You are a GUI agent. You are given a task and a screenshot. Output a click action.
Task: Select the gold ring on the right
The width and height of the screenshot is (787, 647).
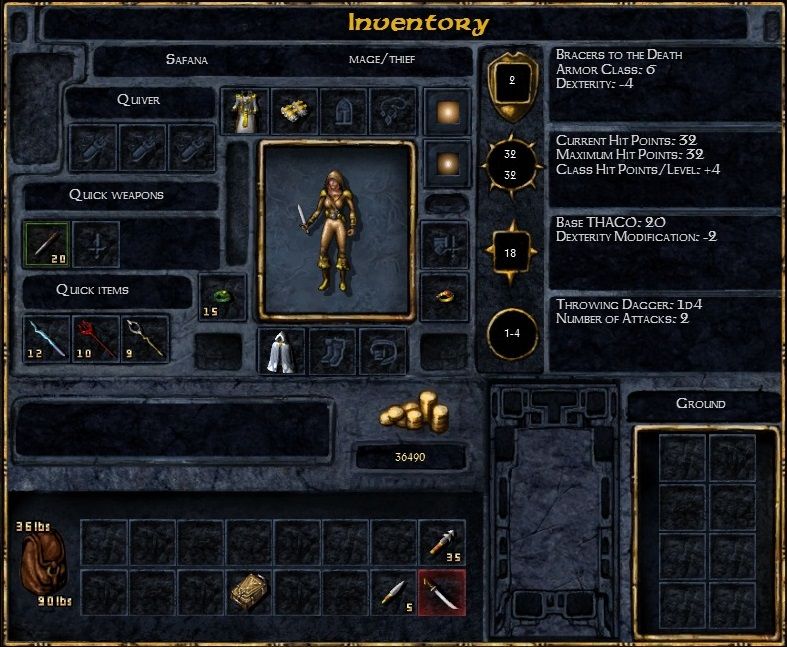pyautogui.click(x=445, y=297)
